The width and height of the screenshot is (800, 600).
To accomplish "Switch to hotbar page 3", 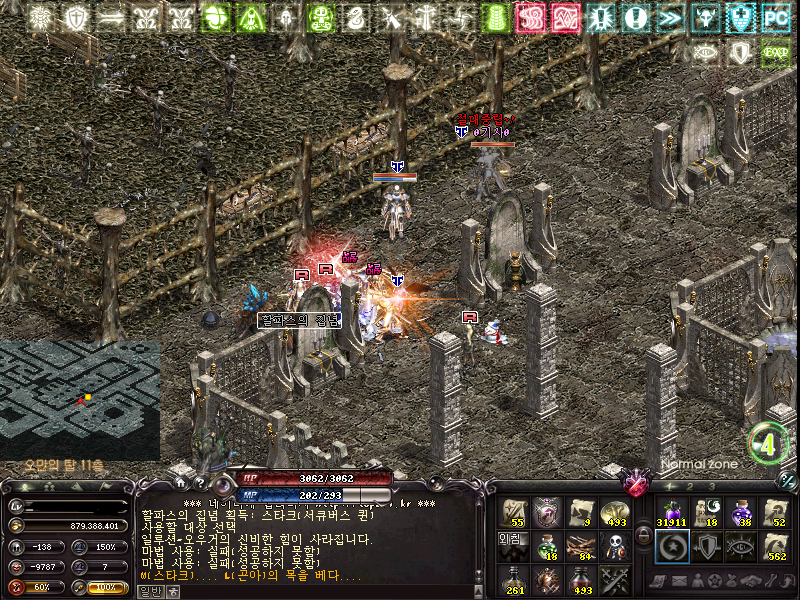I will 712,486.
